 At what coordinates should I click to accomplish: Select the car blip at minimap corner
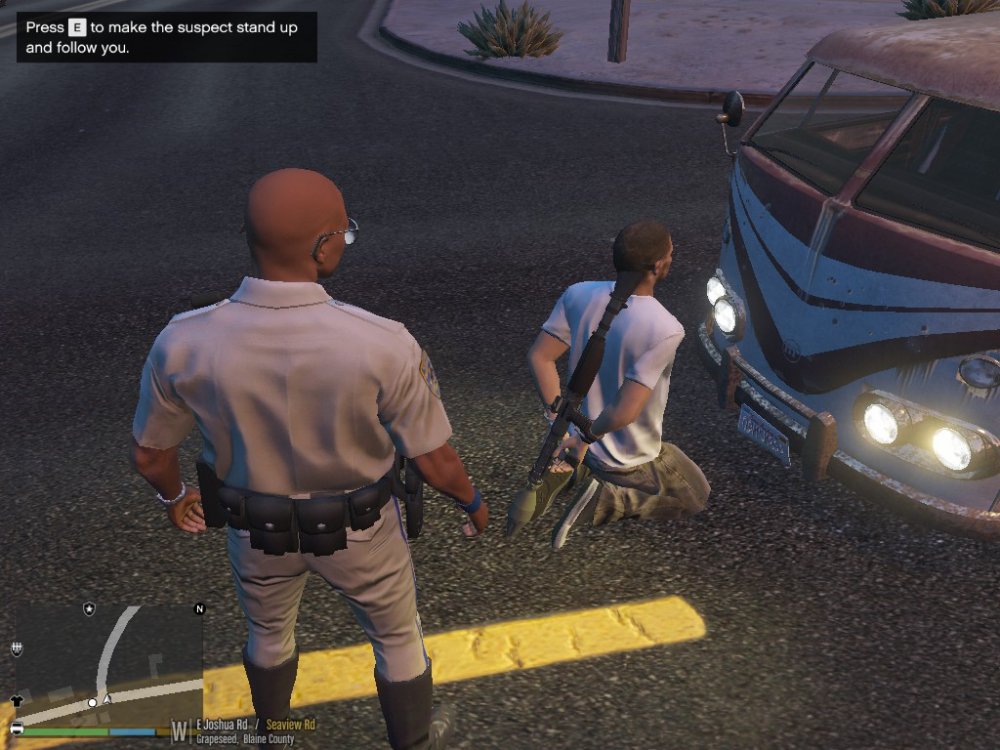(x=17, y=727)
